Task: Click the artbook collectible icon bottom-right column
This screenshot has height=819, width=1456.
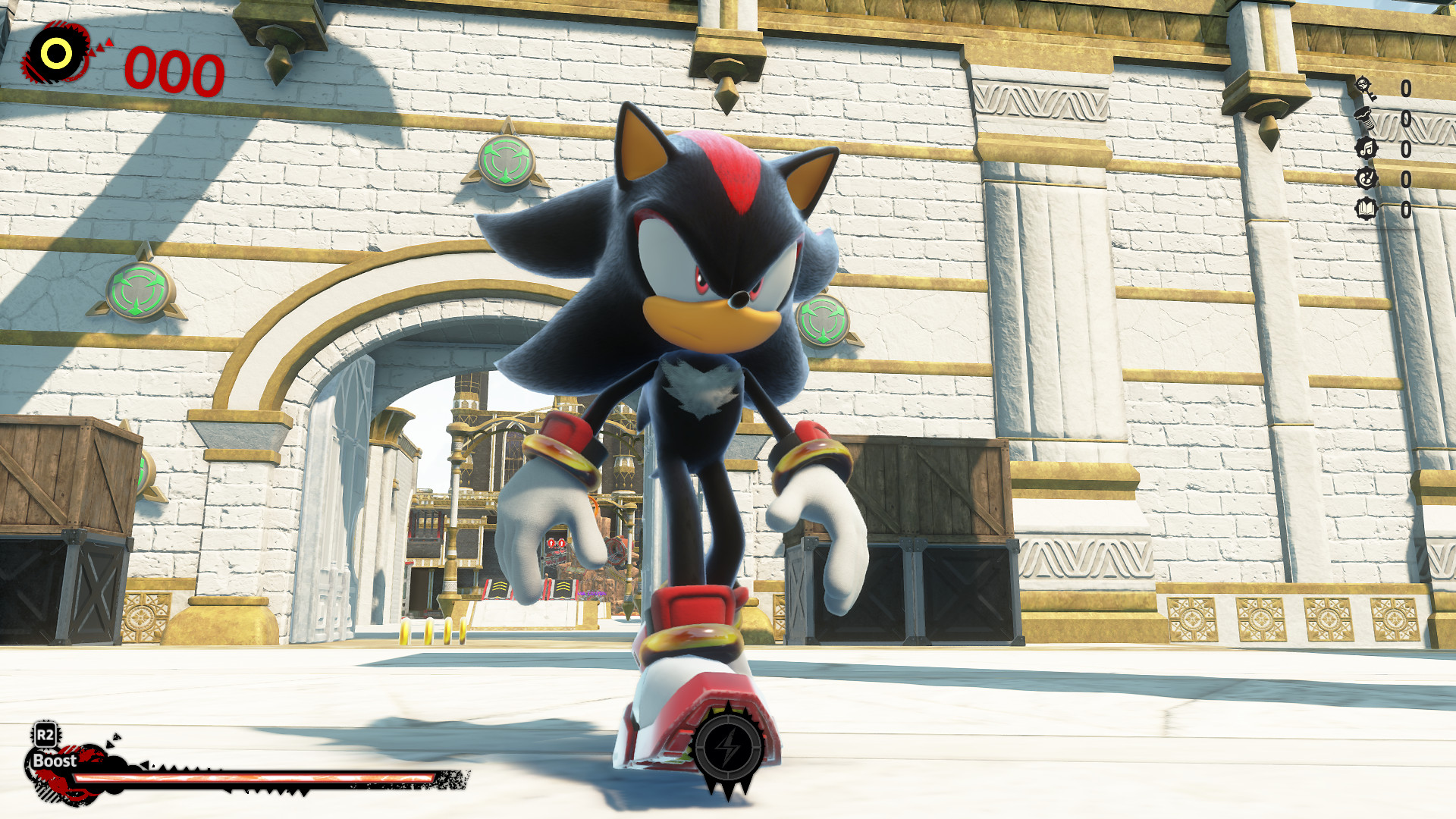Action: point(1365,208)
